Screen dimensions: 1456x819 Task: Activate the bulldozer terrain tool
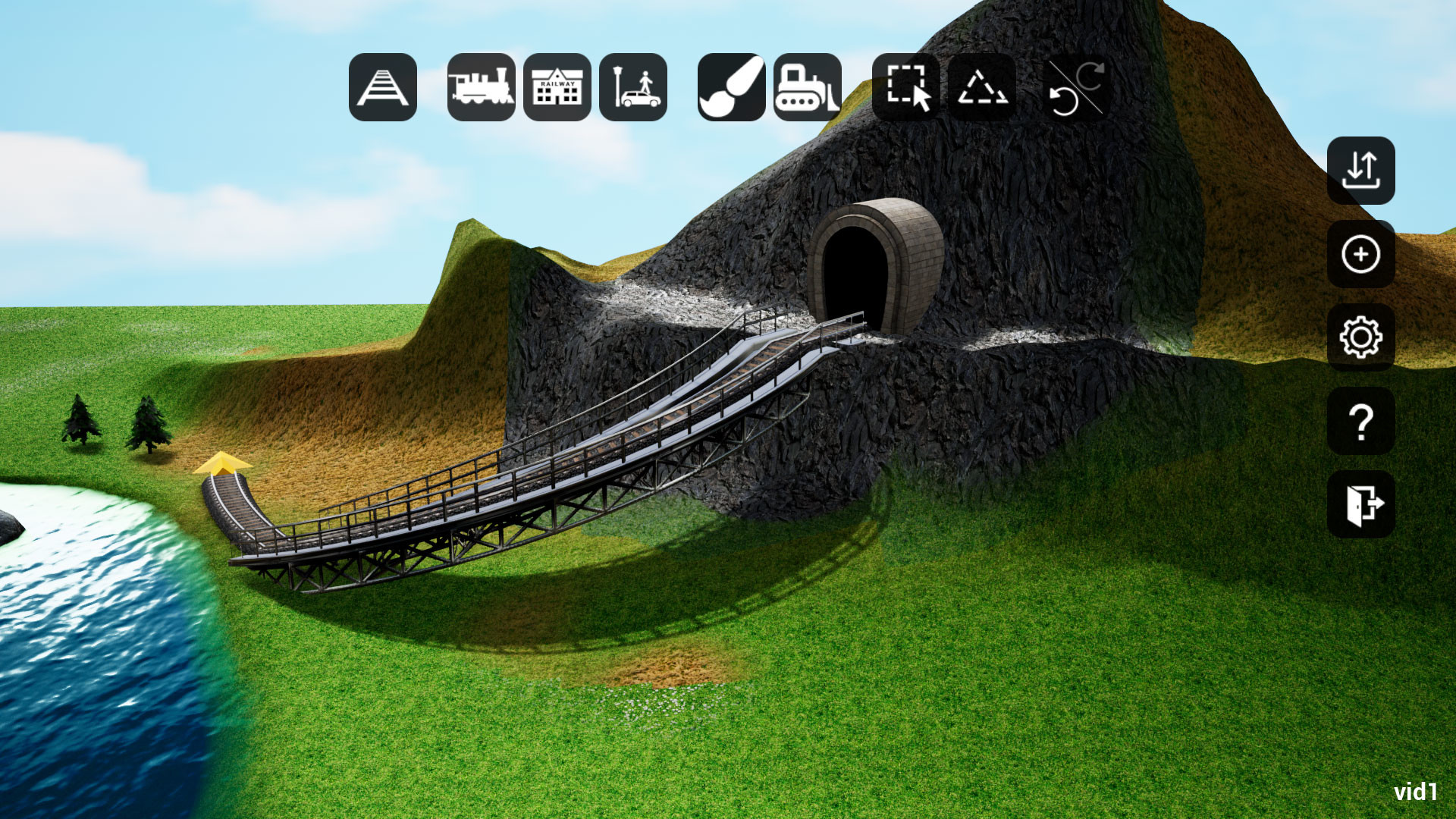[x=808, y=89]
